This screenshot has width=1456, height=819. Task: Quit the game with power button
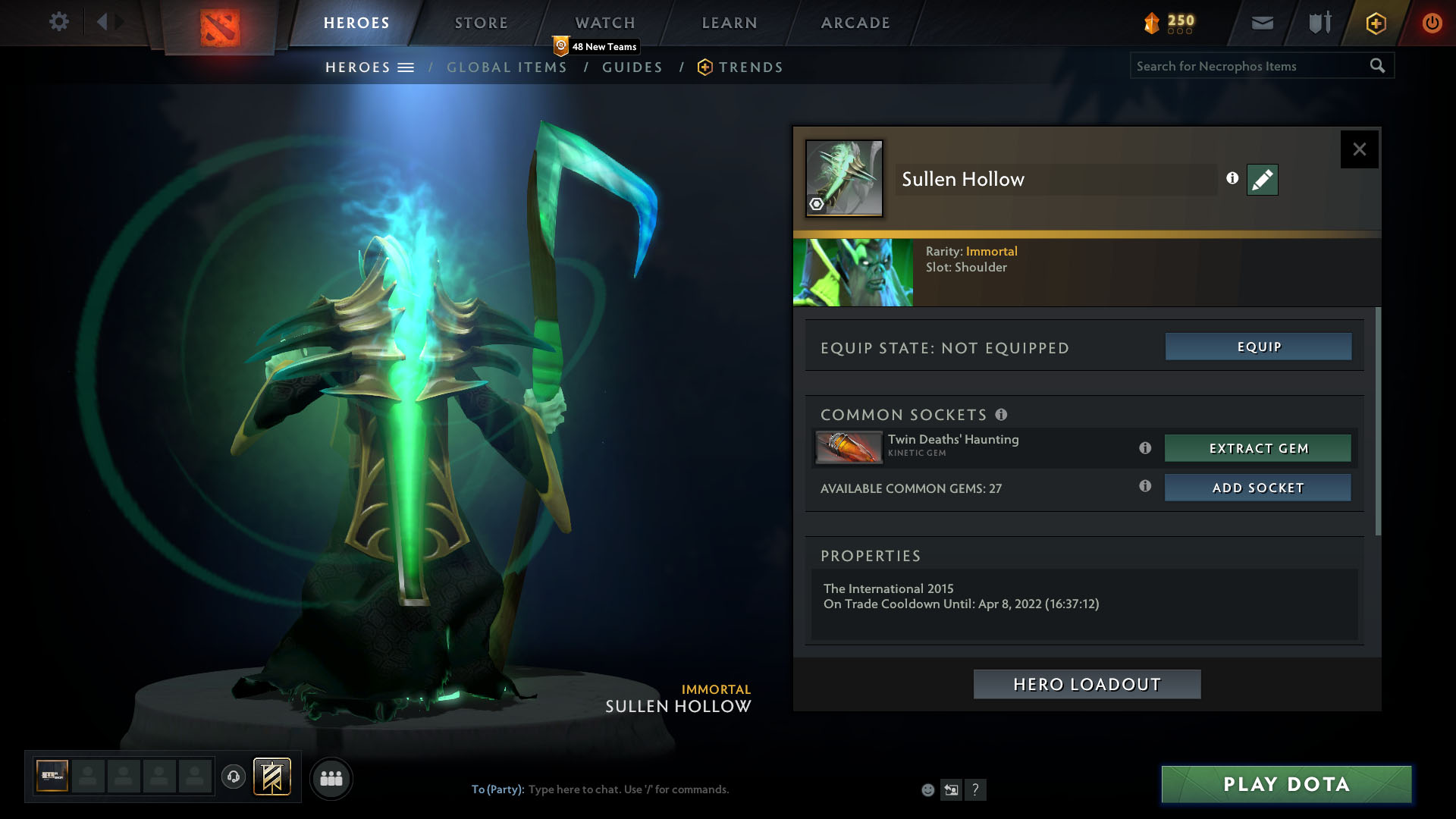[x=1432, y=23]
